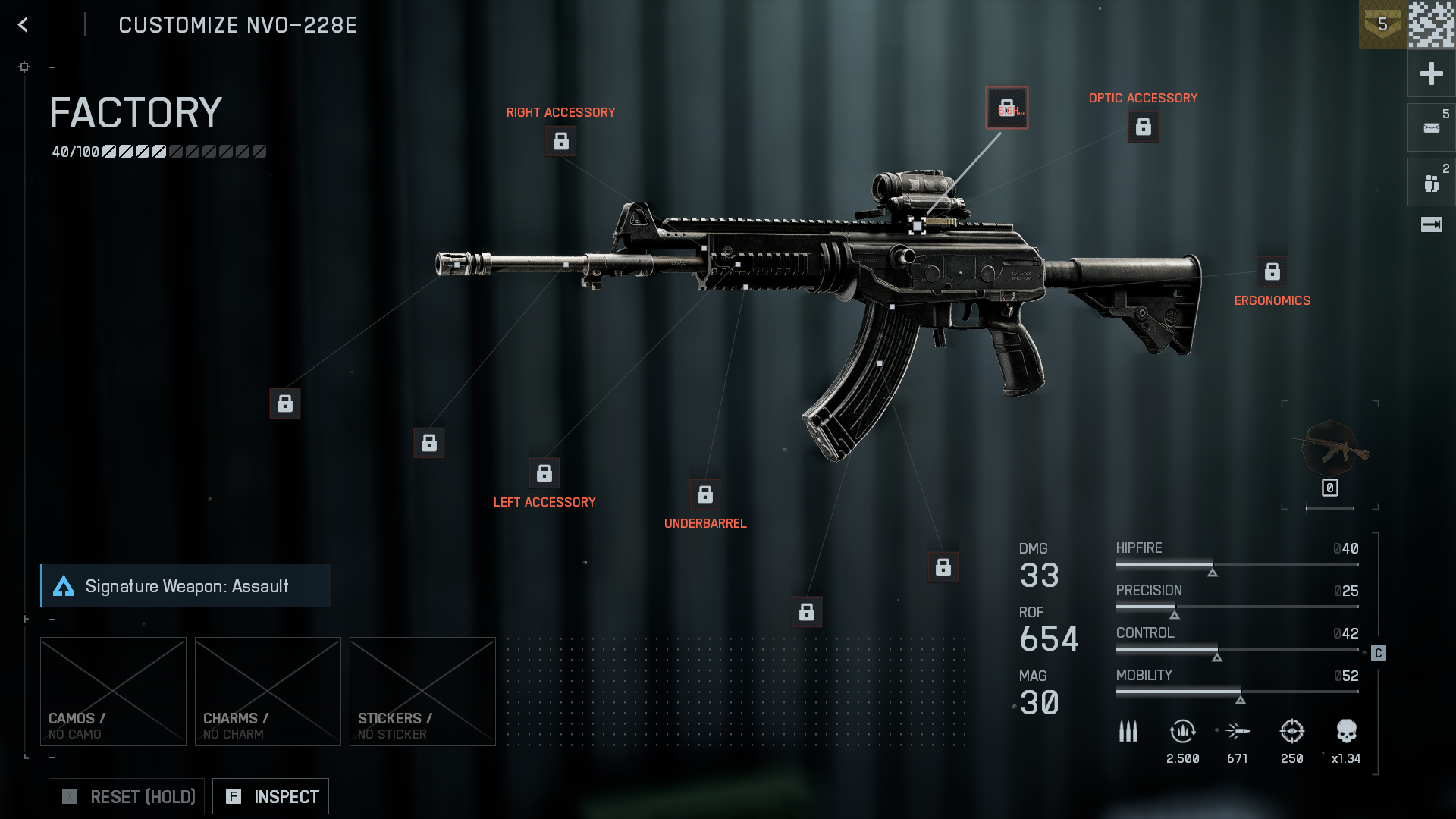Open the Stickers customization tile
The height and width of the screenshot is (819, 1456).
click(422, 691)
